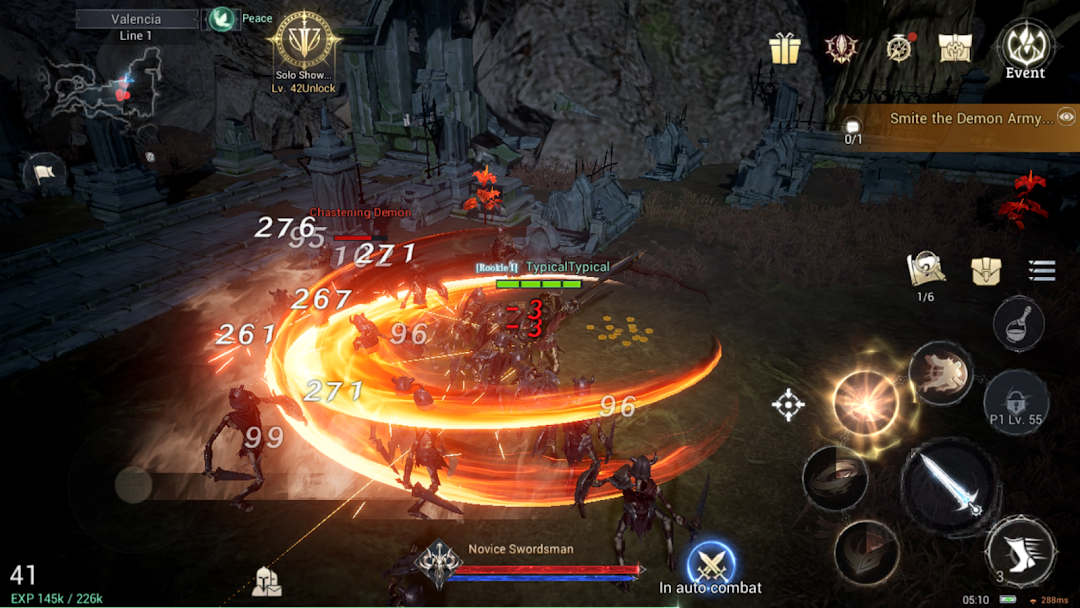The image size is (1080, 608).
Task: Toggle the Peace combat mode
Action: pos(223,19)
